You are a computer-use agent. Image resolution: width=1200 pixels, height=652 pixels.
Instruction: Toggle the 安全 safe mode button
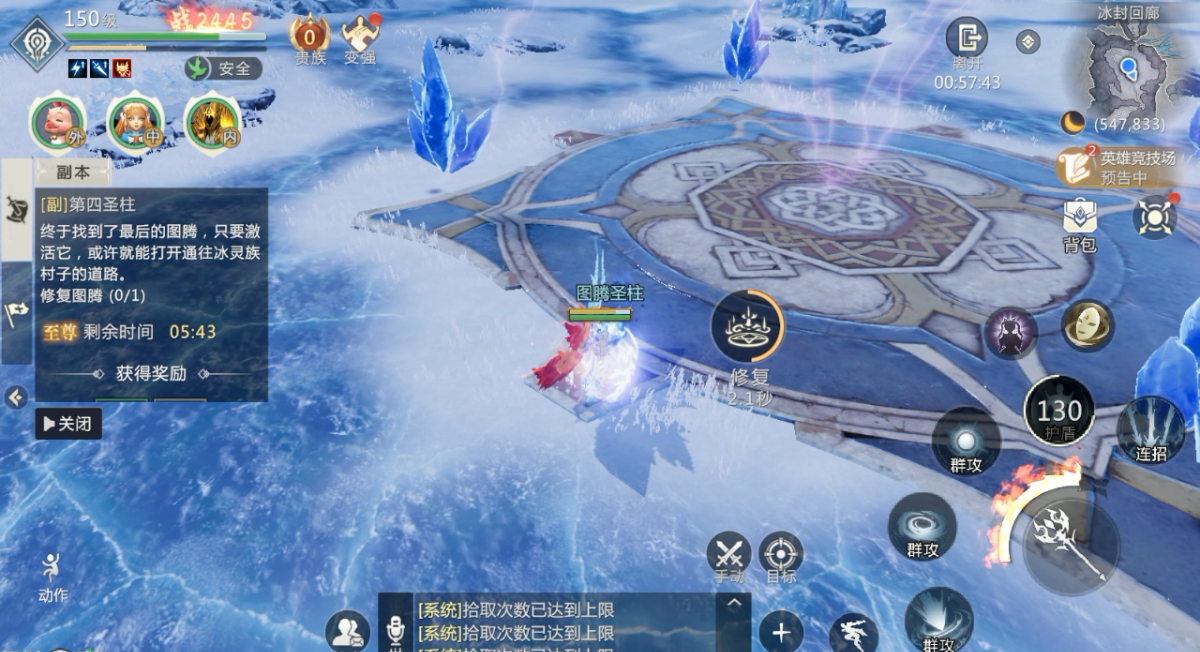(223, 69)
